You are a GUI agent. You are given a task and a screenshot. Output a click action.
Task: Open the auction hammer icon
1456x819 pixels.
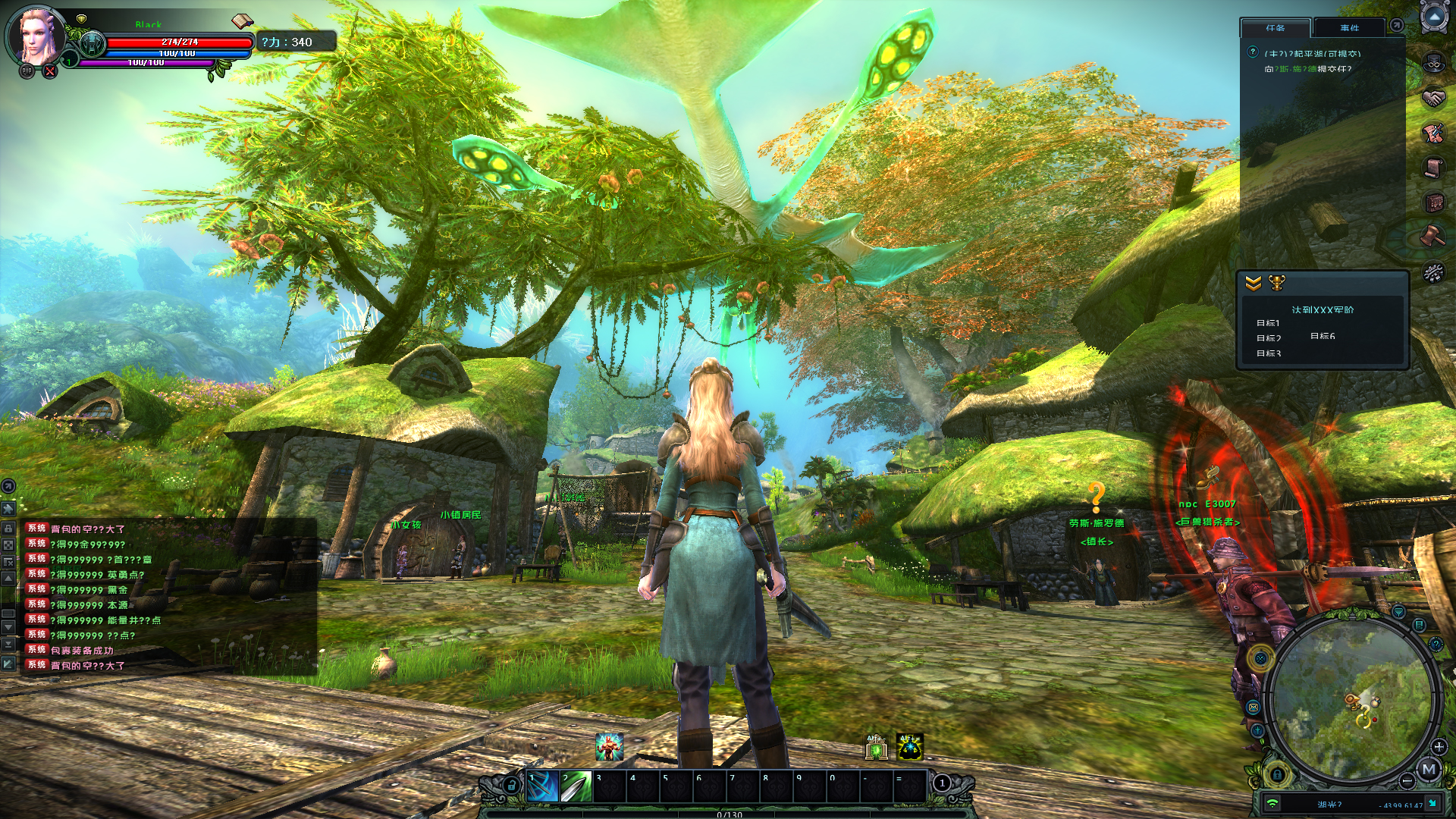tap(1433, 237)
